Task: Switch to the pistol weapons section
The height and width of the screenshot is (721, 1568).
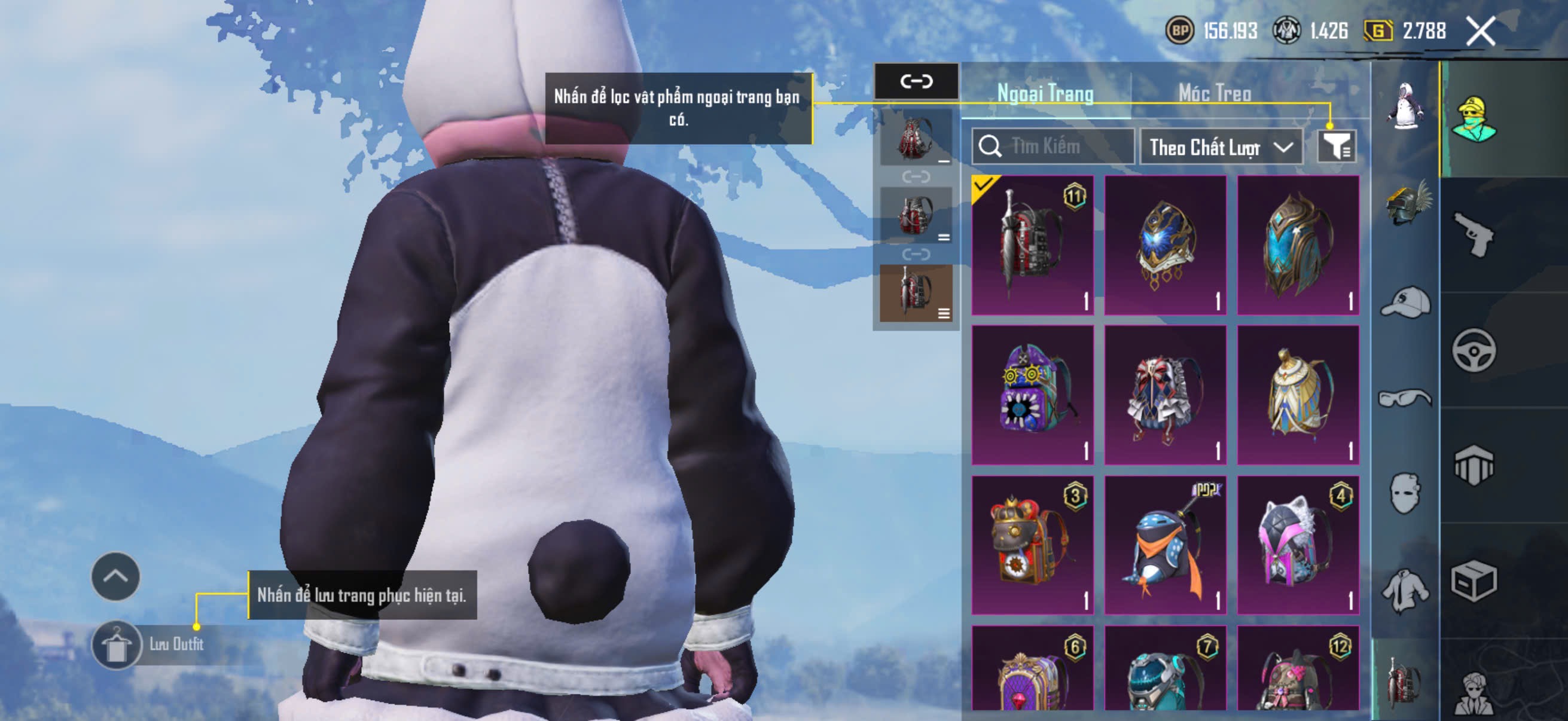Action: [1474, 234]
